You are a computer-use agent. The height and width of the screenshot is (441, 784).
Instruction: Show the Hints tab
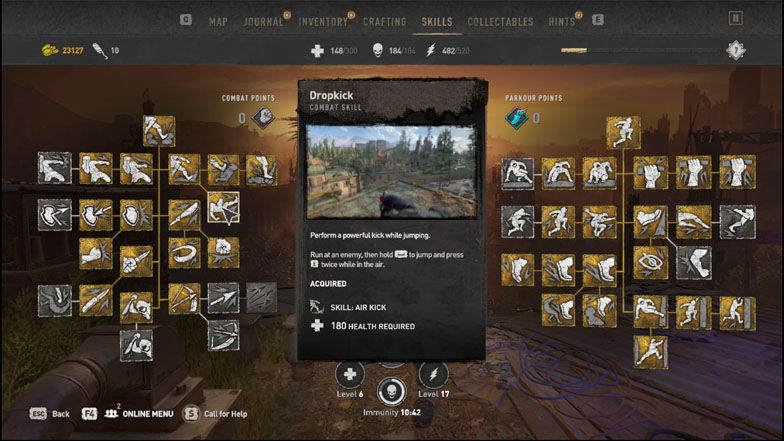(x=562, y=21)
